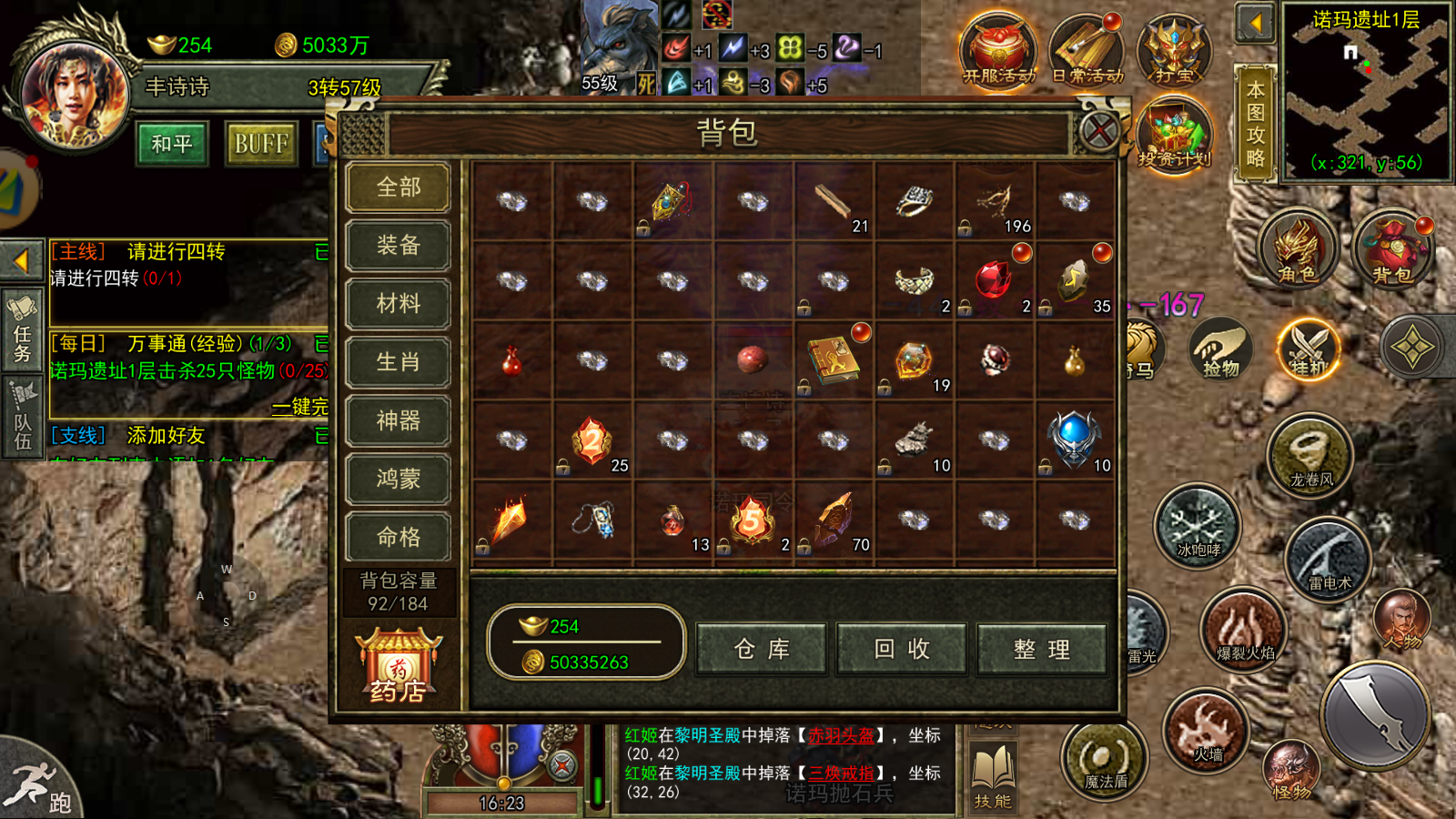Choose the quest book item slot

point(833,359)
